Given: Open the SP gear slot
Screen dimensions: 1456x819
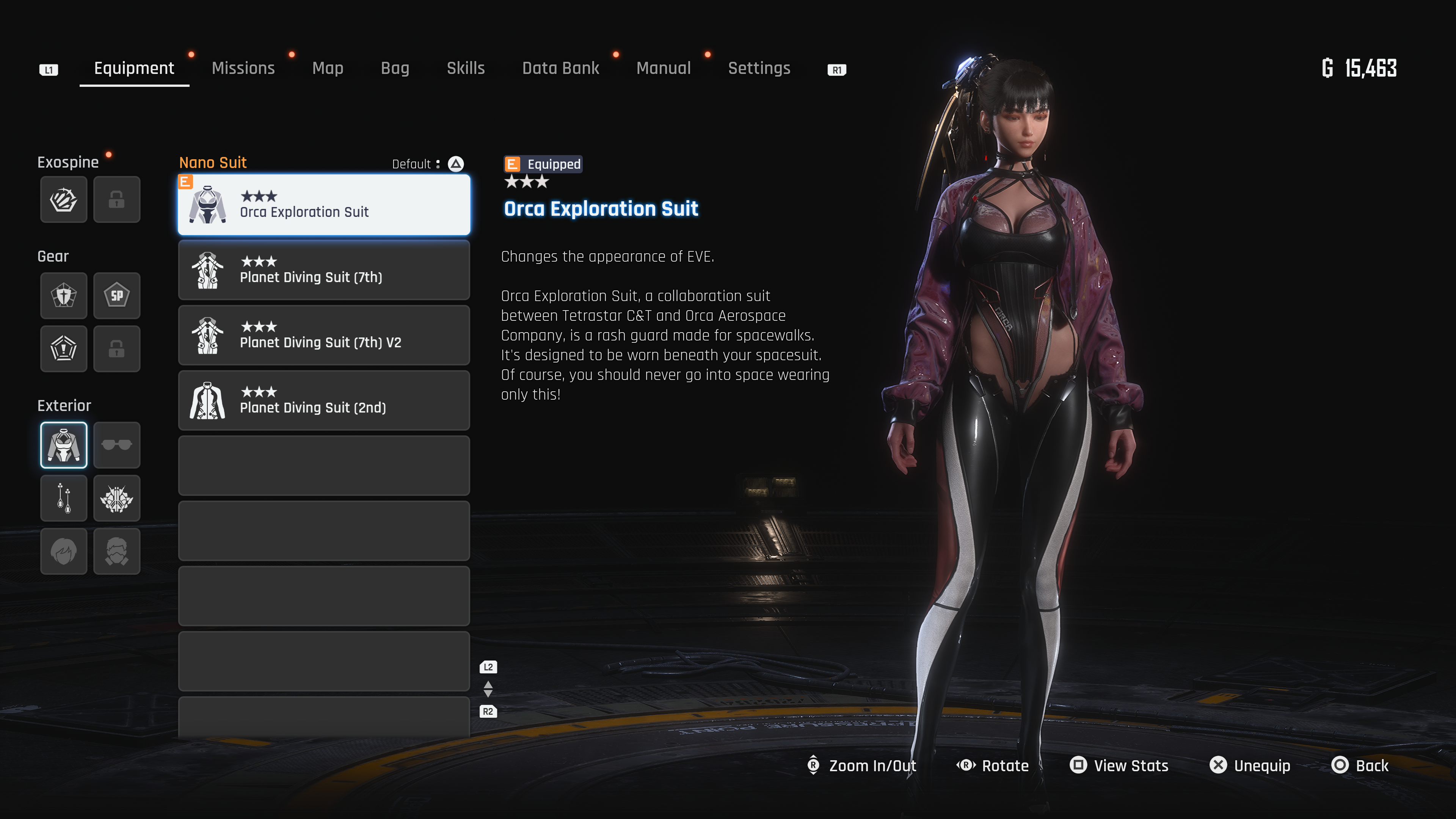Looking at the screenshot, I should [x=117, y=296].
